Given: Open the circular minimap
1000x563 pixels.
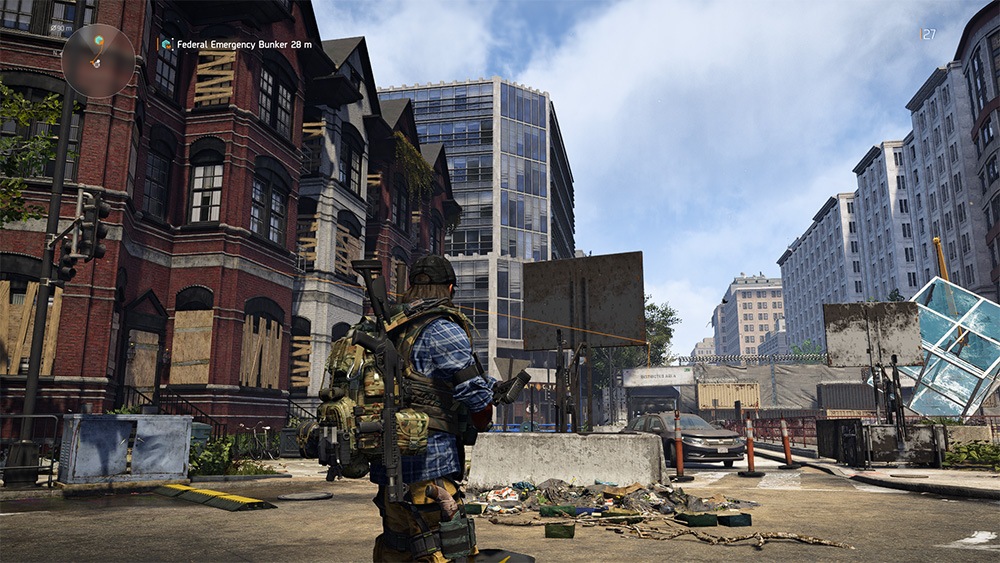Looking at the screenshot, I should [x=98, y=60].
